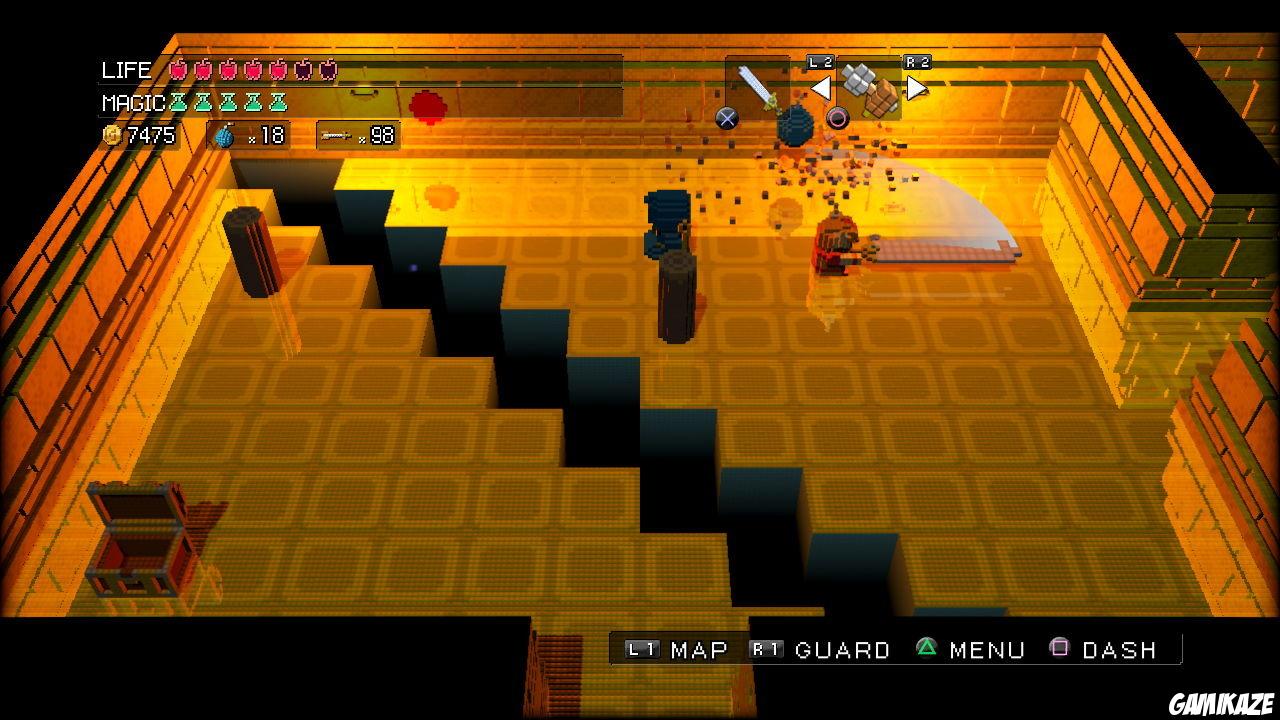This screenshot has height=720, width=1280.
Task: Click the bomb counter icon showing x18
Action: (x=224, y=136)
